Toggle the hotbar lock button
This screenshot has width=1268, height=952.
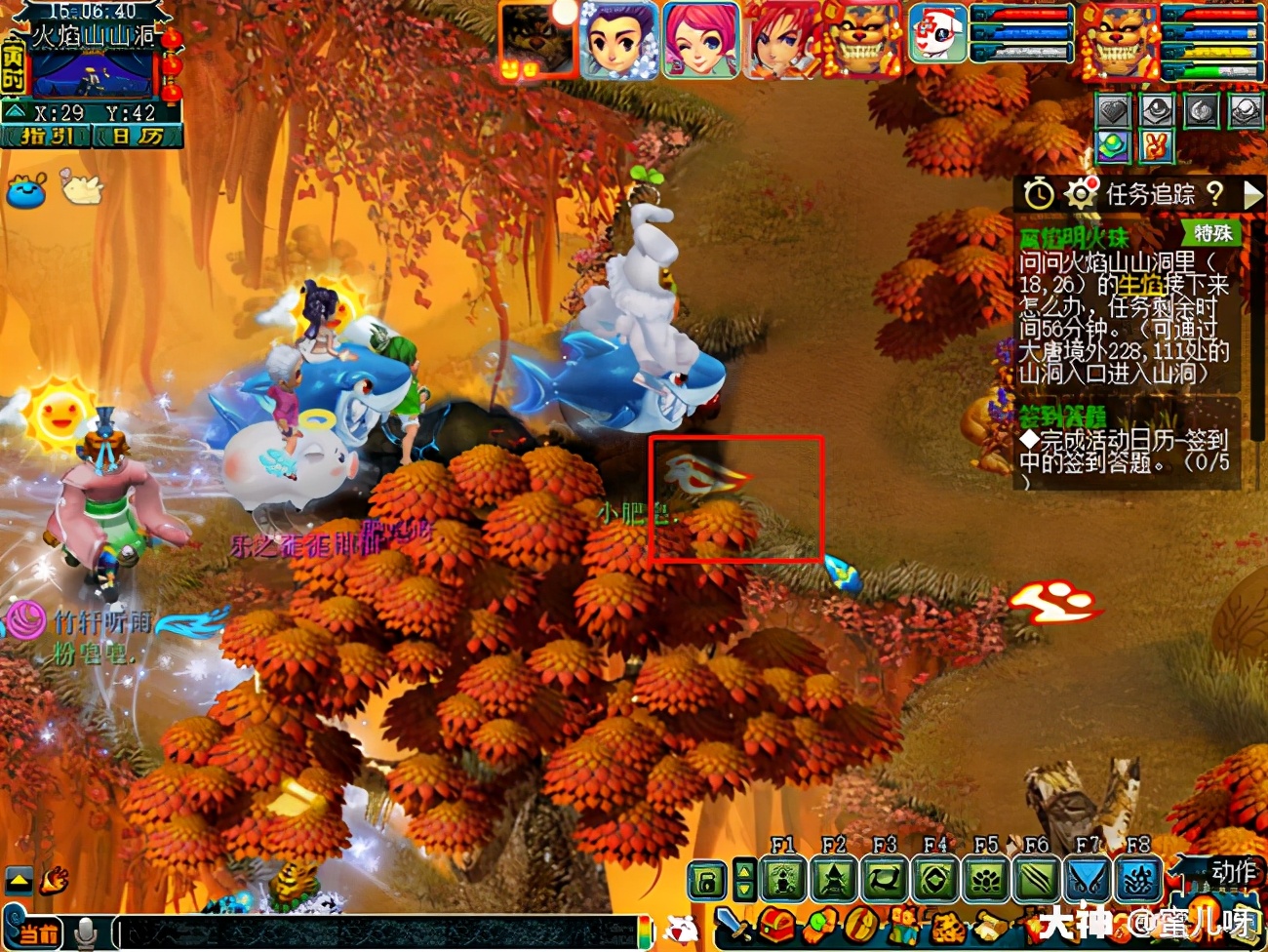pyautogui.click(x=707, y=881)
